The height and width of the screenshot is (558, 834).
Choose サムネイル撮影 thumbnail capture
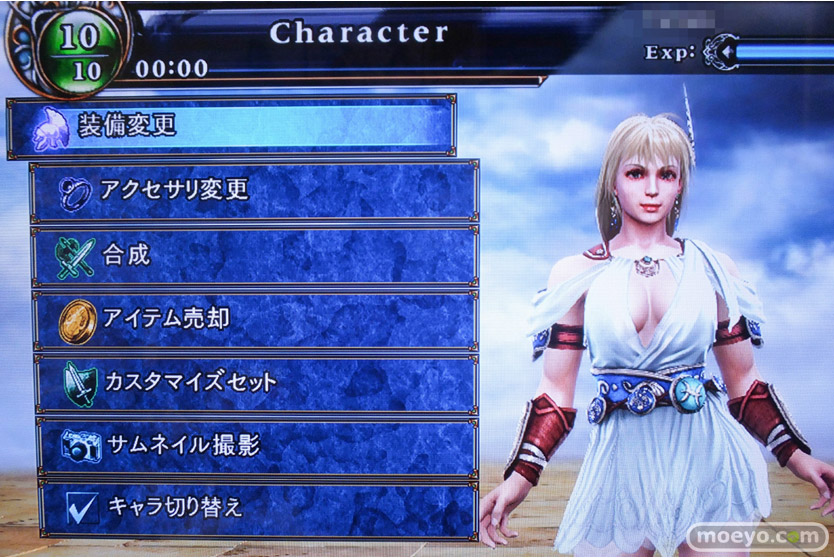pos(254,446)
